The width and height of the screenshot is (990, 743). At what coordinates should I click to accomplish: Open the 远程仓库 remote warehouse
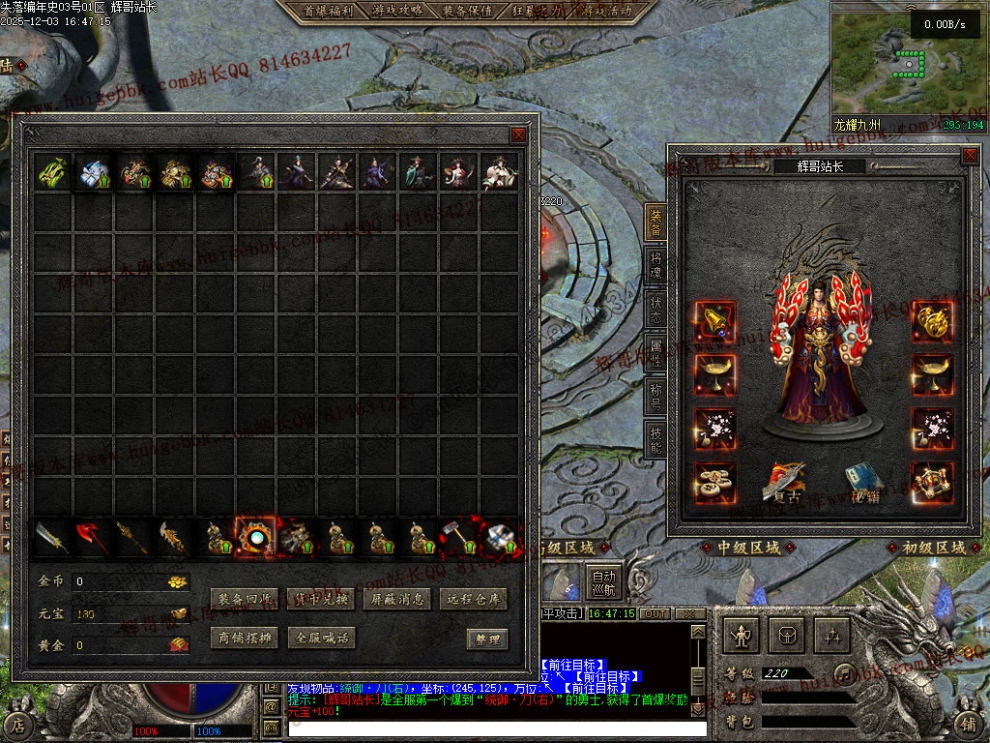[x=473, y=599]
